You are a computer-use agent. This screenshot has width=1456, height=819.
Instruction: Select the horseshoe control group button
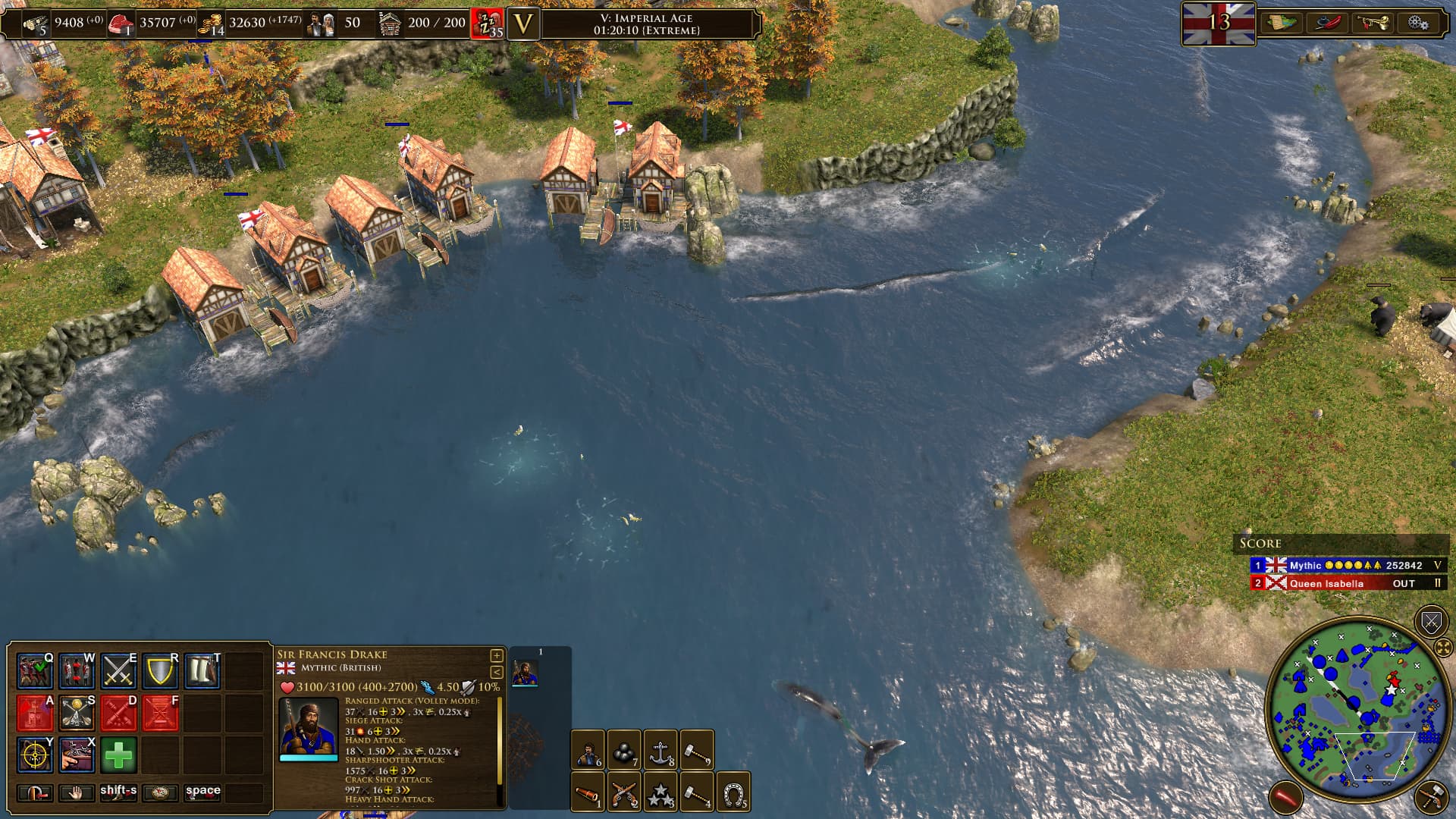[733, 792]
